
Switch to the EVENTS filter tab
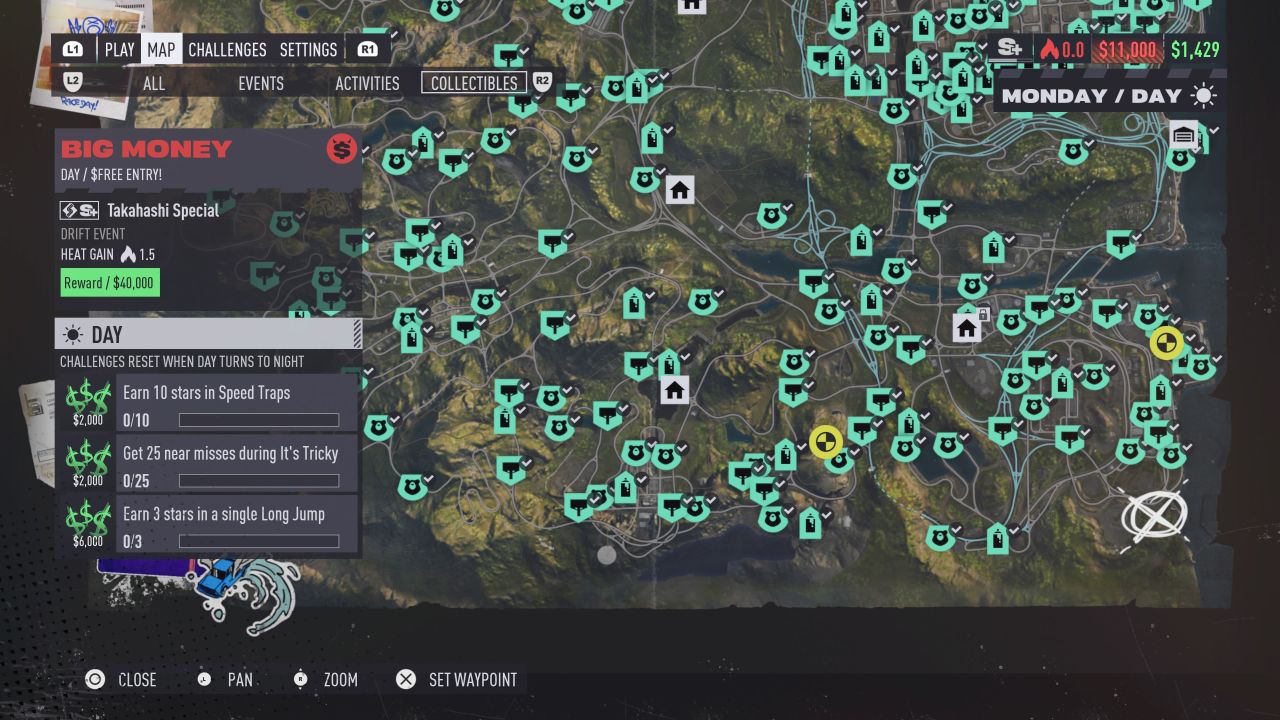(260, 84)
